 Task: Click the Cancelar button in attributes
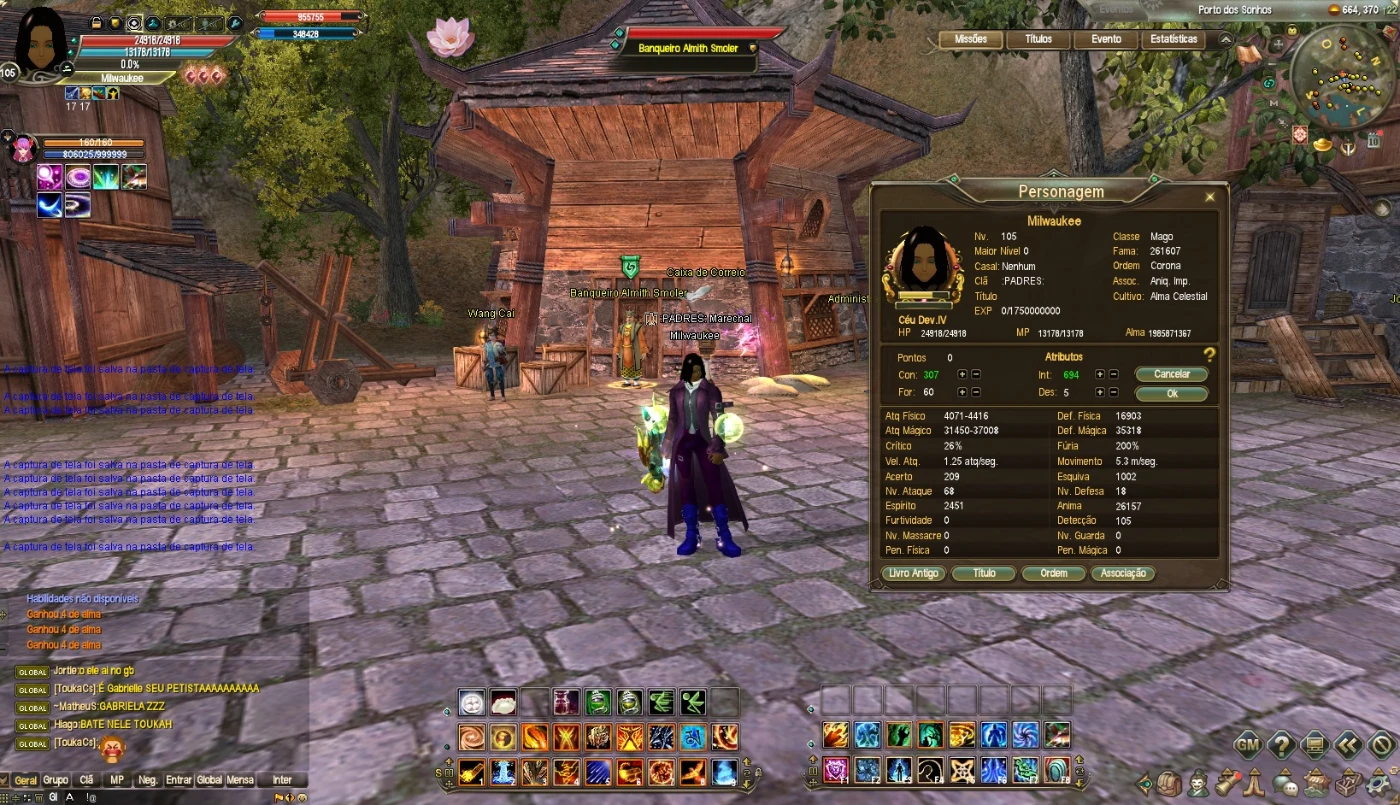click(1172, 374)
